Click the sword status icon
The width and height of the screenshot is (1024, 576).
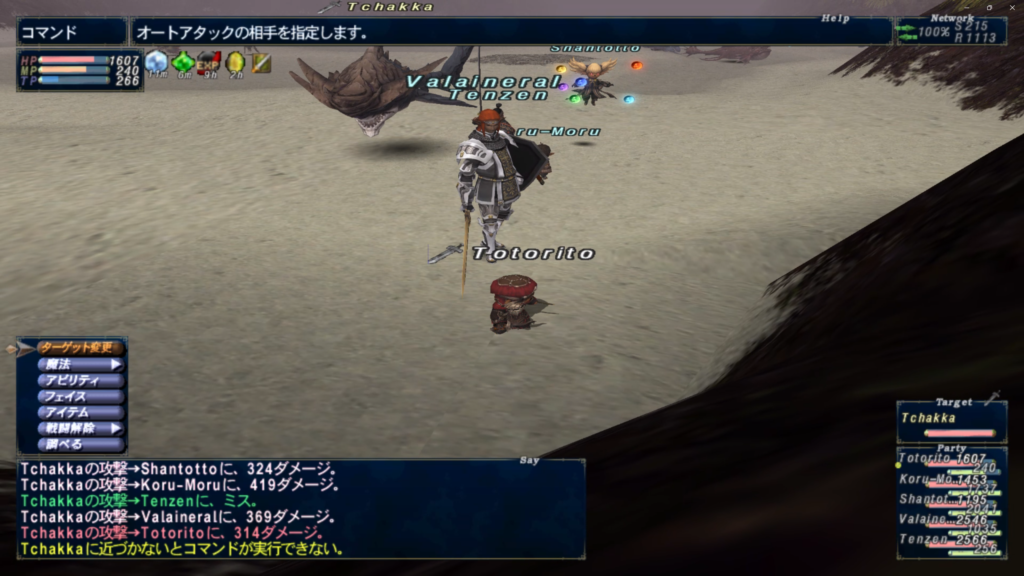click(261, 63)
